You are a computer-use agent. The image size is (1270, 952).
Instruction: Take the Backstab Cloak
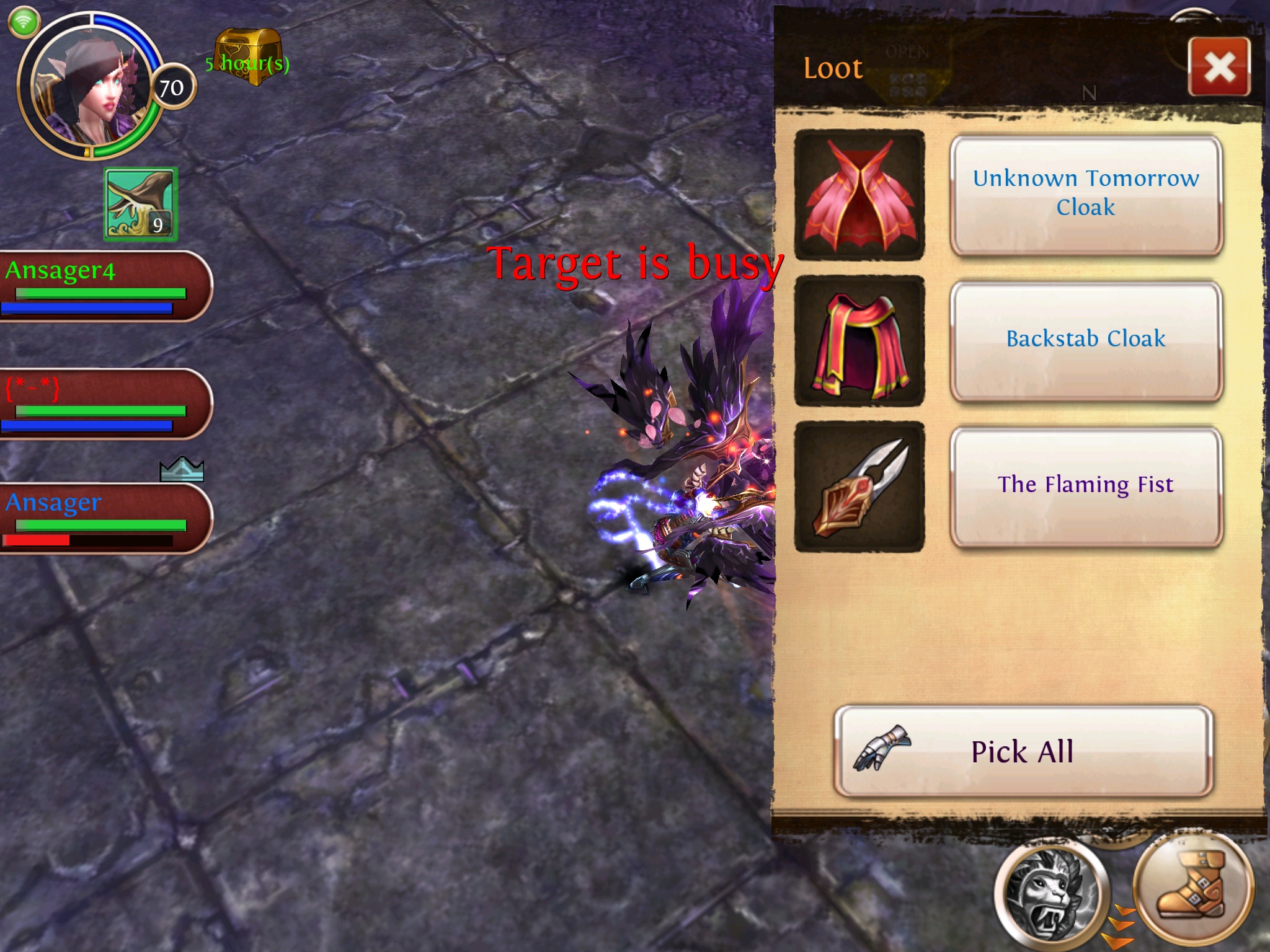(x=1085, y=340)
